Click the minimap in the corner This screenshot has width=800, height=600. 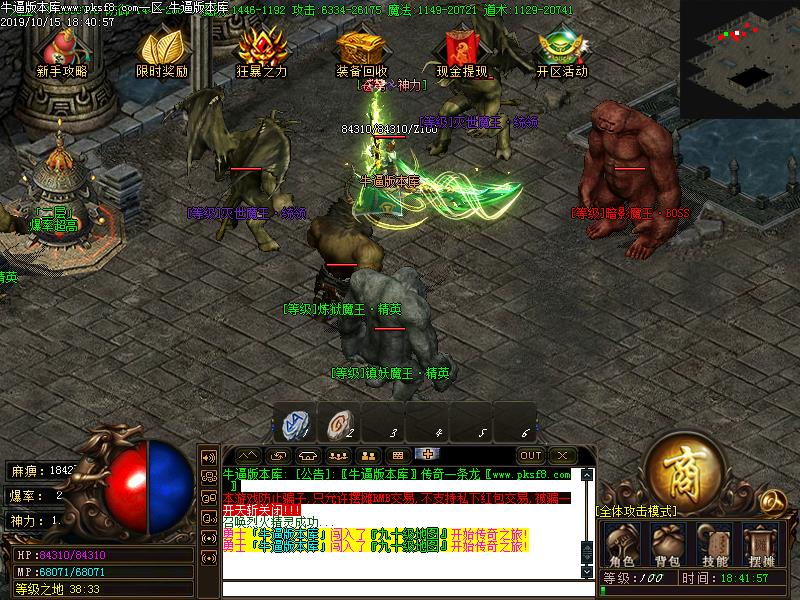741,48
